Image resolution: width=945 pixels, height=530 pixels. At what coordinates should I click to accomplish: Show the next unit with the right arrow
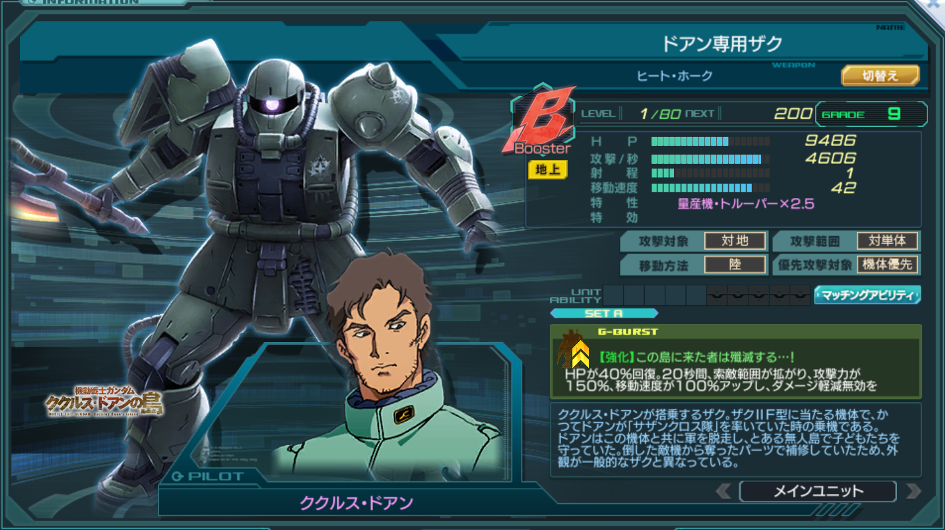point(912,491)
